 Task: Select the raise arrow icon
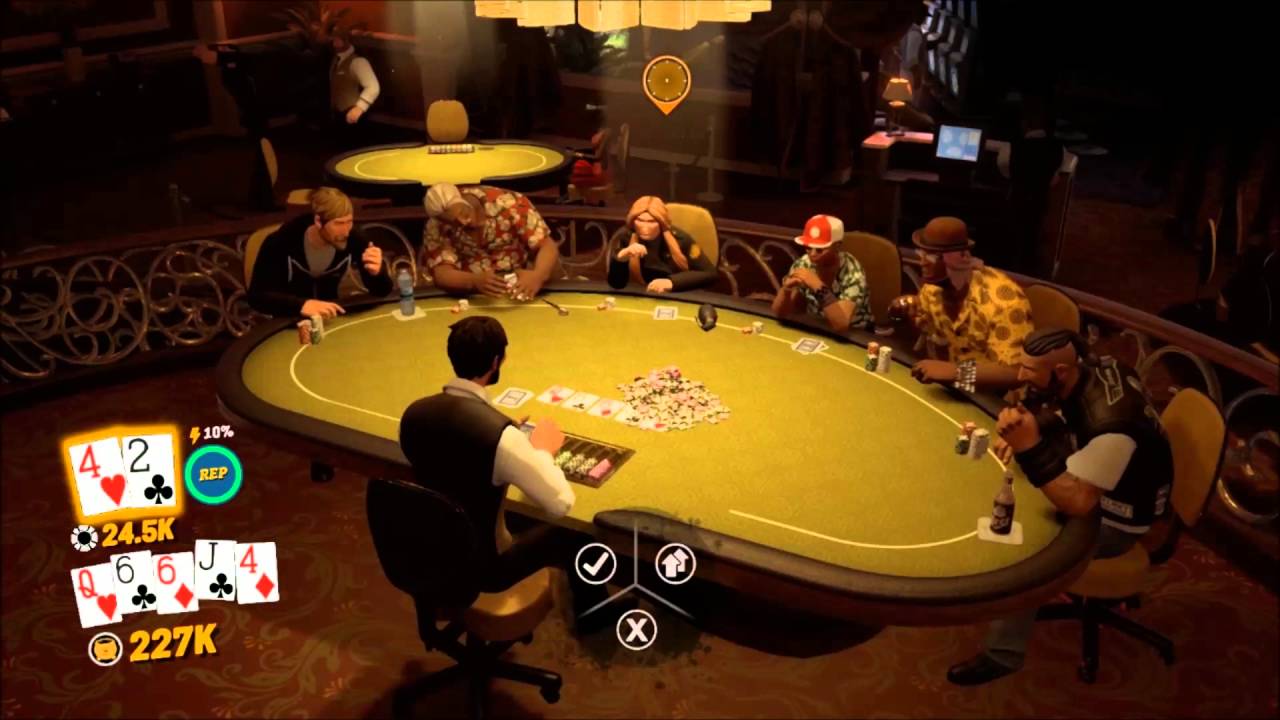coord(675,563)
